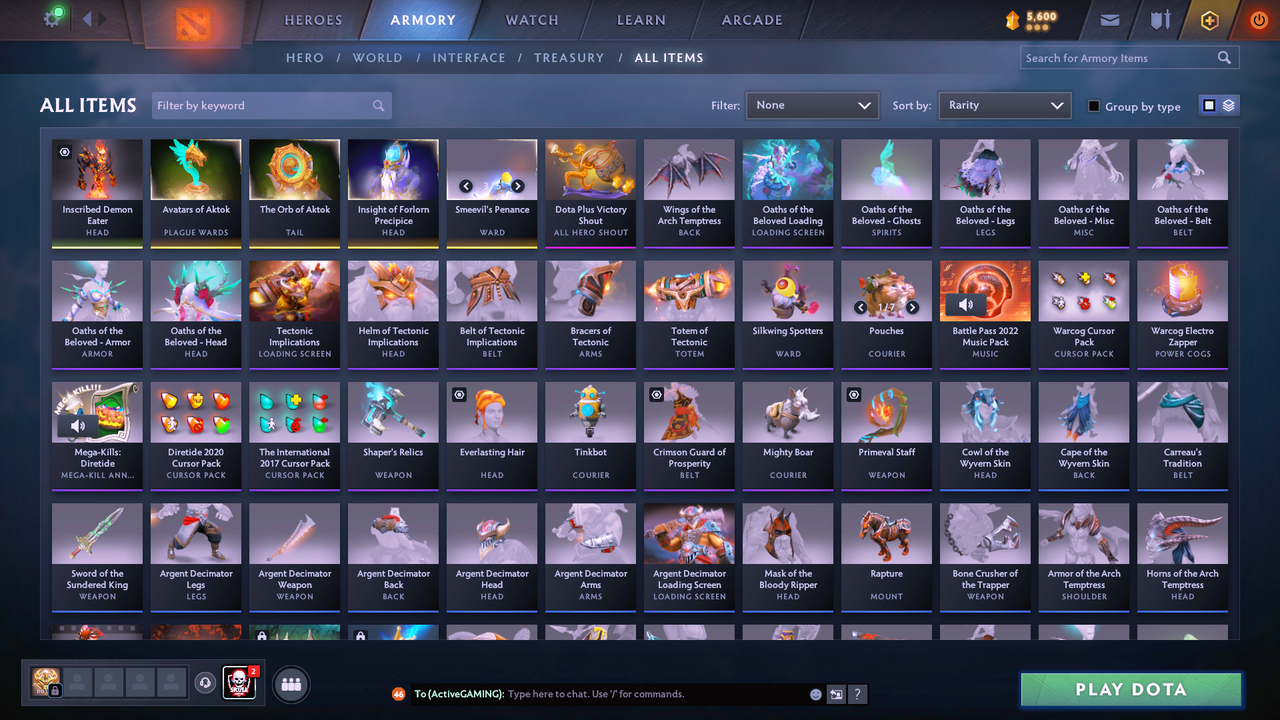Image resolution: width=1280 pixels, height=720 pixels.
Task: Click the orange power button
Action: tap(1258, 20)
